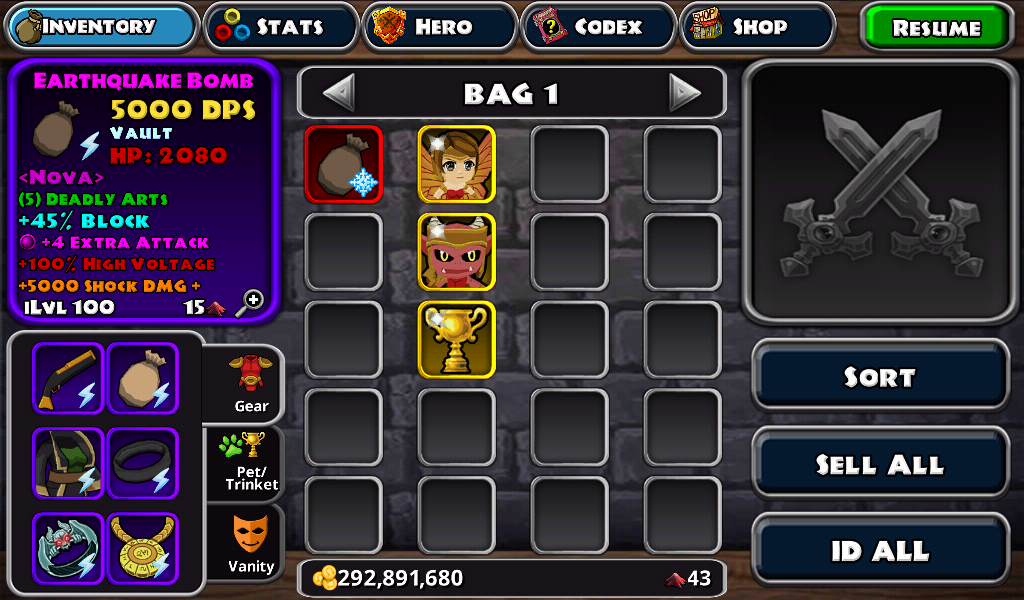Select the bomb bag item in Bag 1
The image size is (1024, 600).
point(344,164)
